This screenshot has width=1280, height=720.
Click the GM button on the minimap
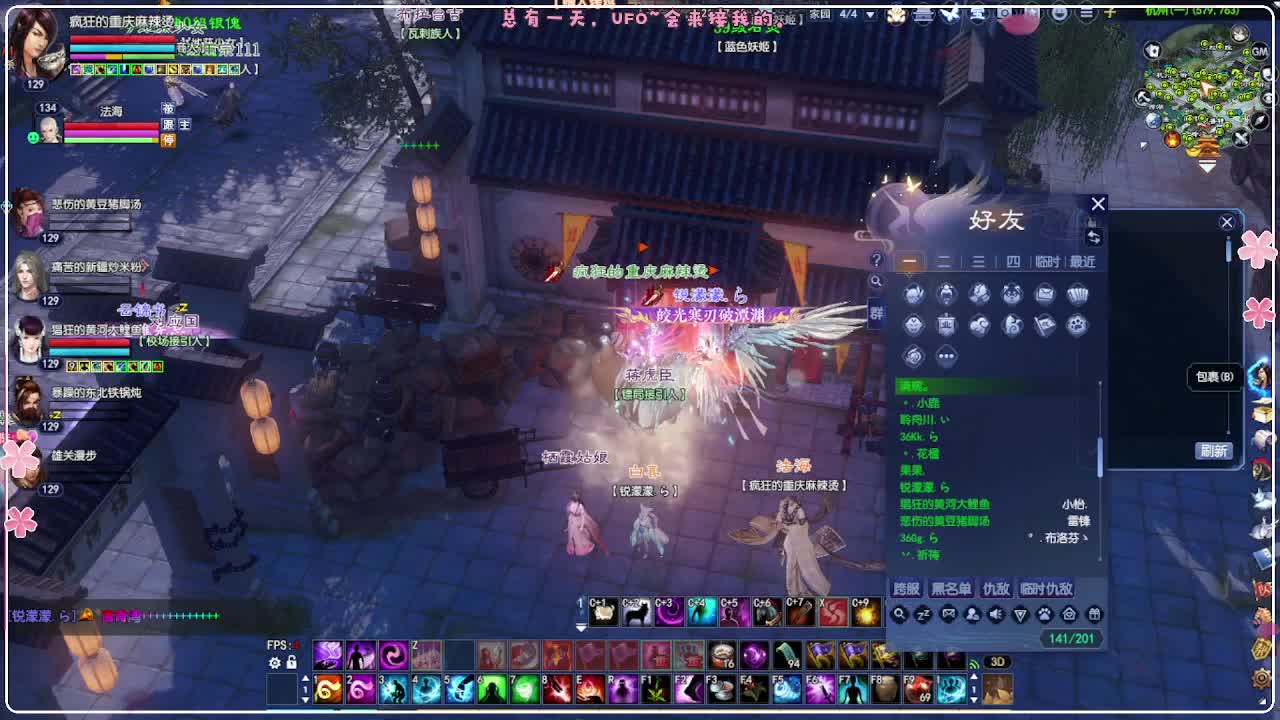[1259, 52]
